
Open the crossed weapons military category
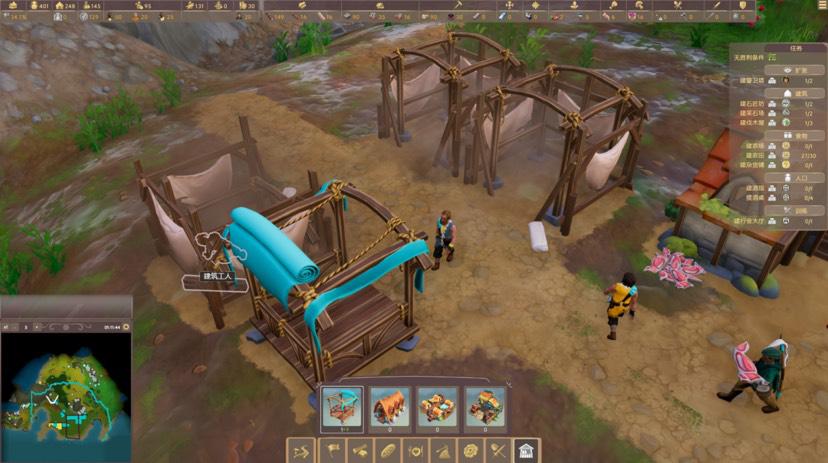[498, 451]
